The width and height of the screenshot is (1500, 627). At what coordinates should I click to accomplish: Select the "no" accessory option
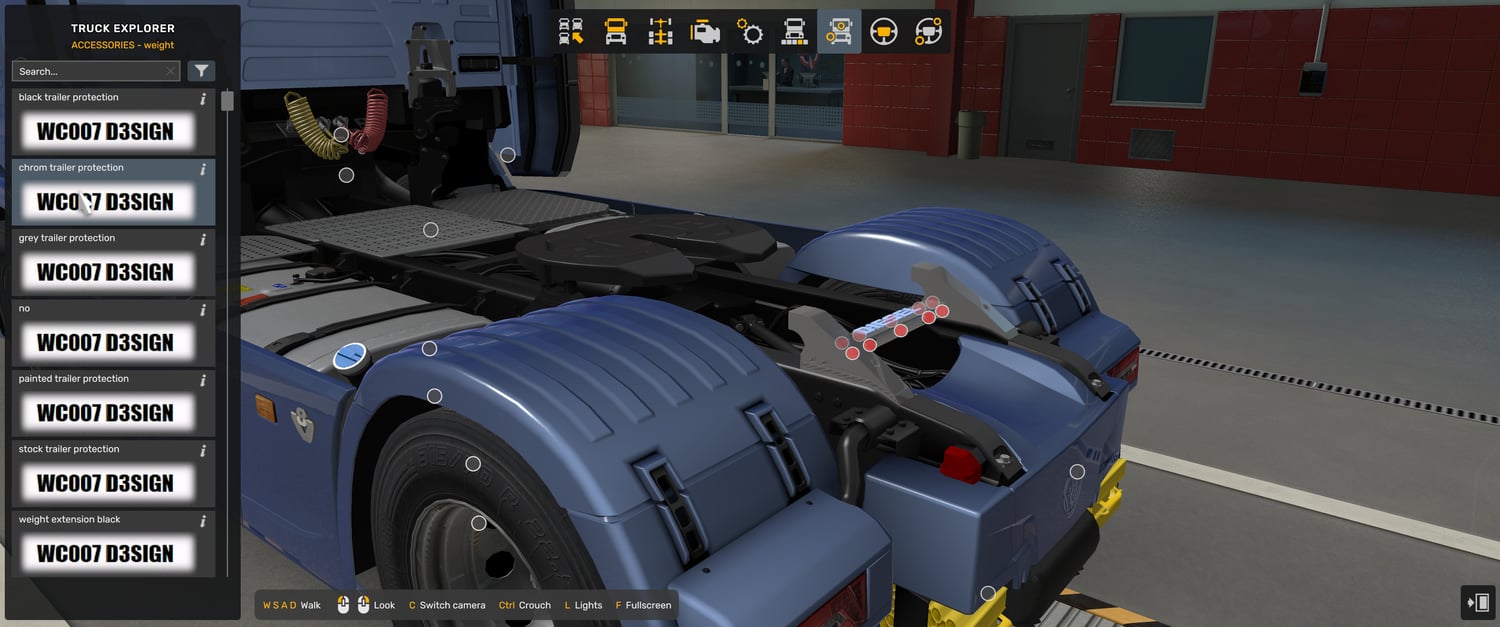(x=105, y=342)
